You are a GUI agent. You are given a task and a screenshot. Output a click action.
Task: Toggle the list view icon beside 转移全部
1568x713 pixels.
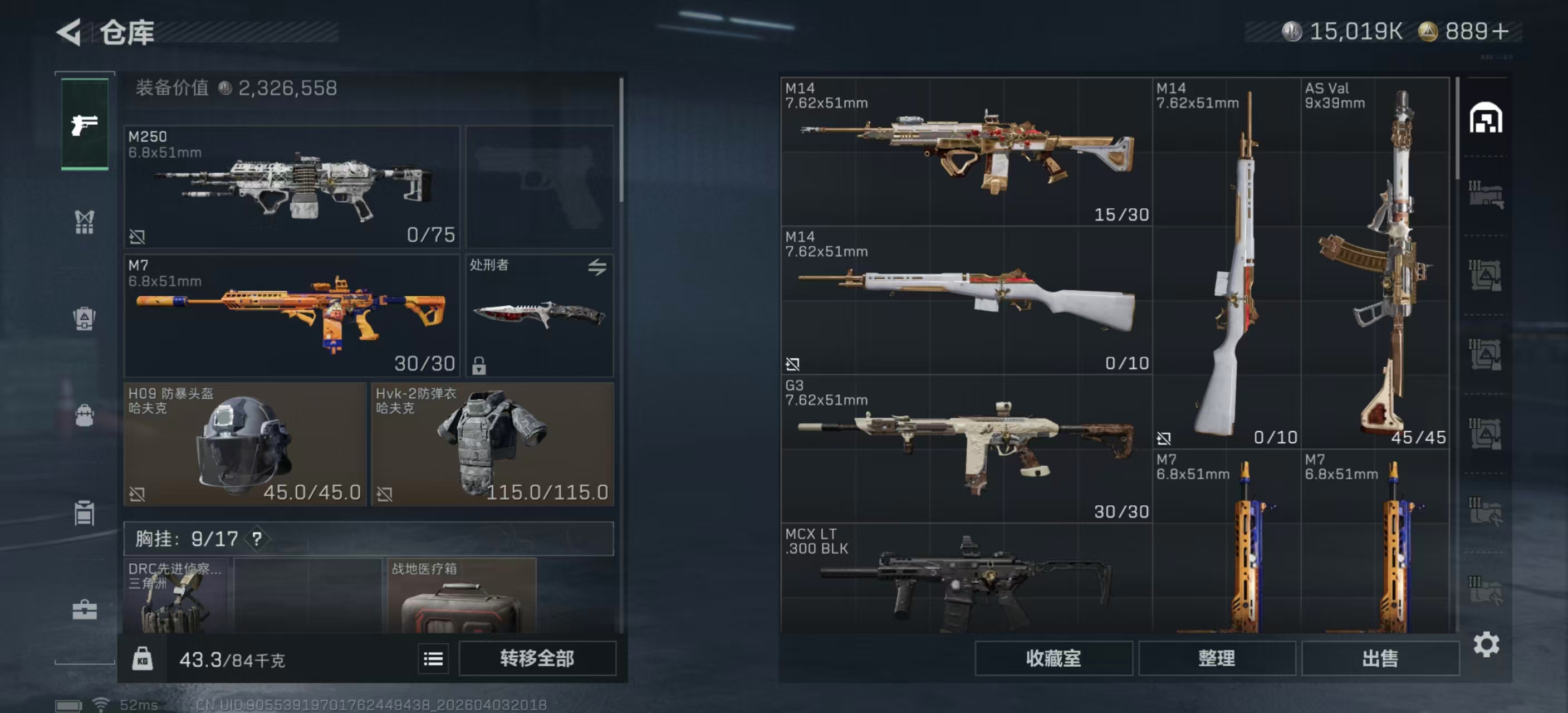(433, 658)
